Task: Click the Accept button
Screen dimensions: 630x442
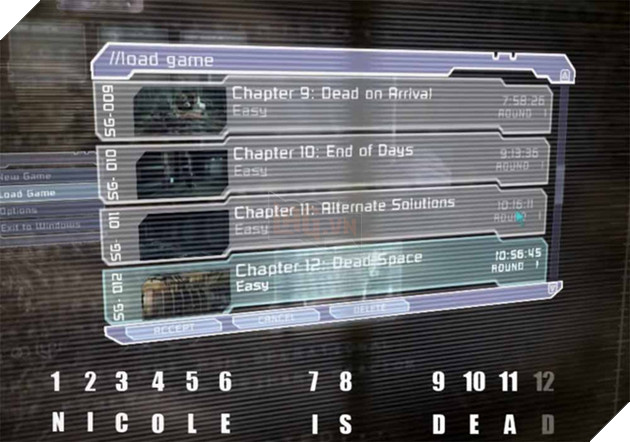Action: coord(160,327)
